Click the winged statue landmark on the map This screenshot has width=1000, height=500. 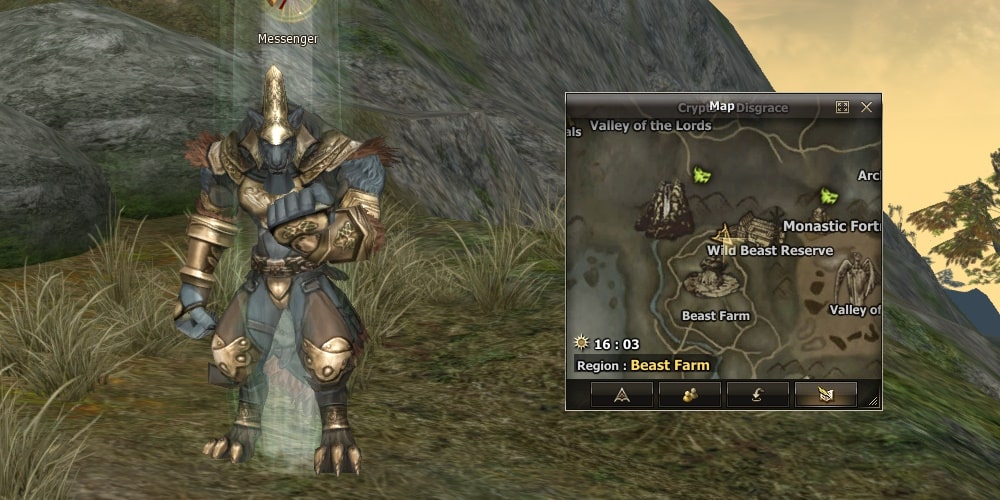[x=855, y=277]
